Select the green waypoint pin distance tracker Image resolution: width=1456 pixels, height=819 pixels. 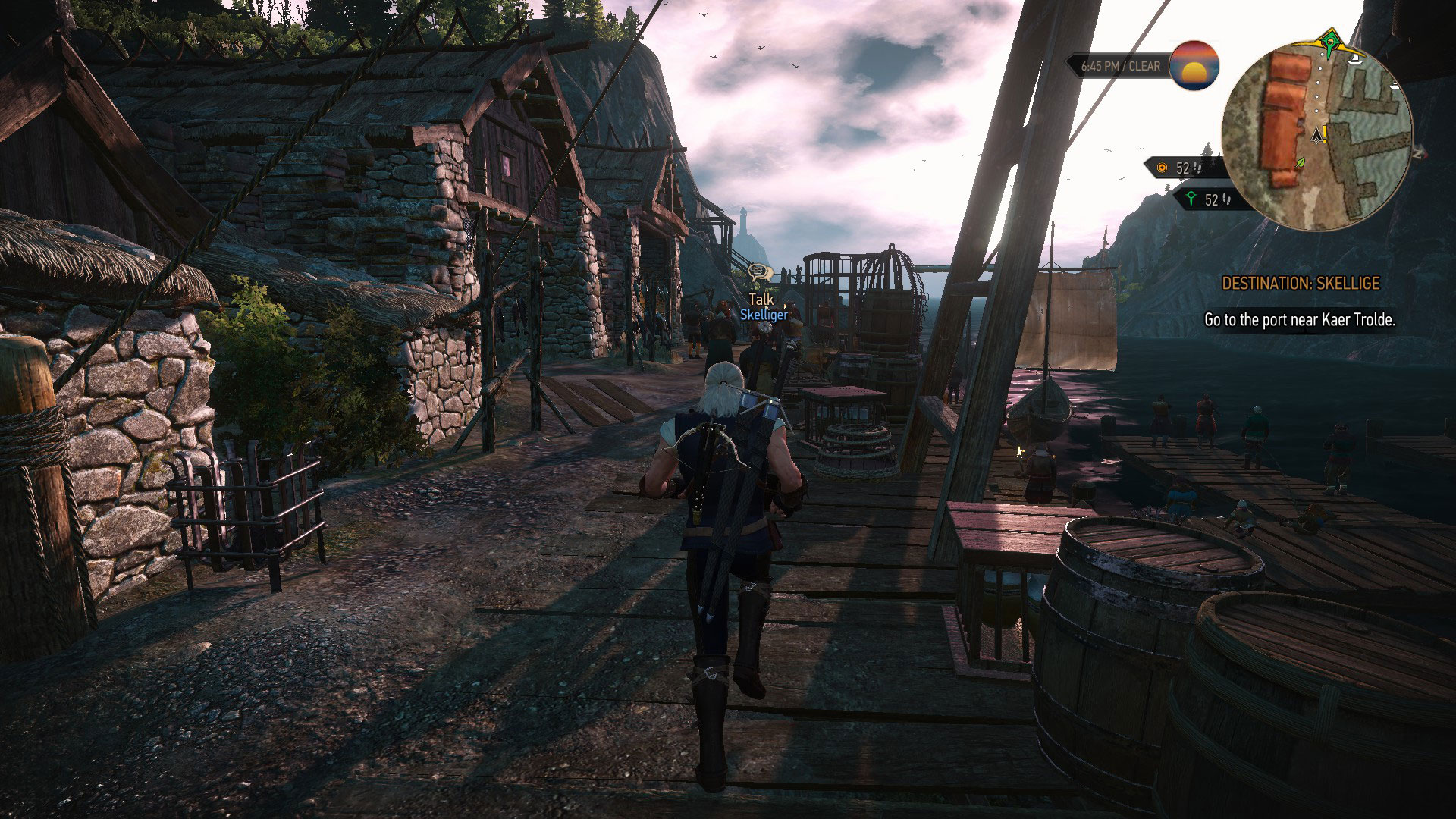[x=1203, y=199]
